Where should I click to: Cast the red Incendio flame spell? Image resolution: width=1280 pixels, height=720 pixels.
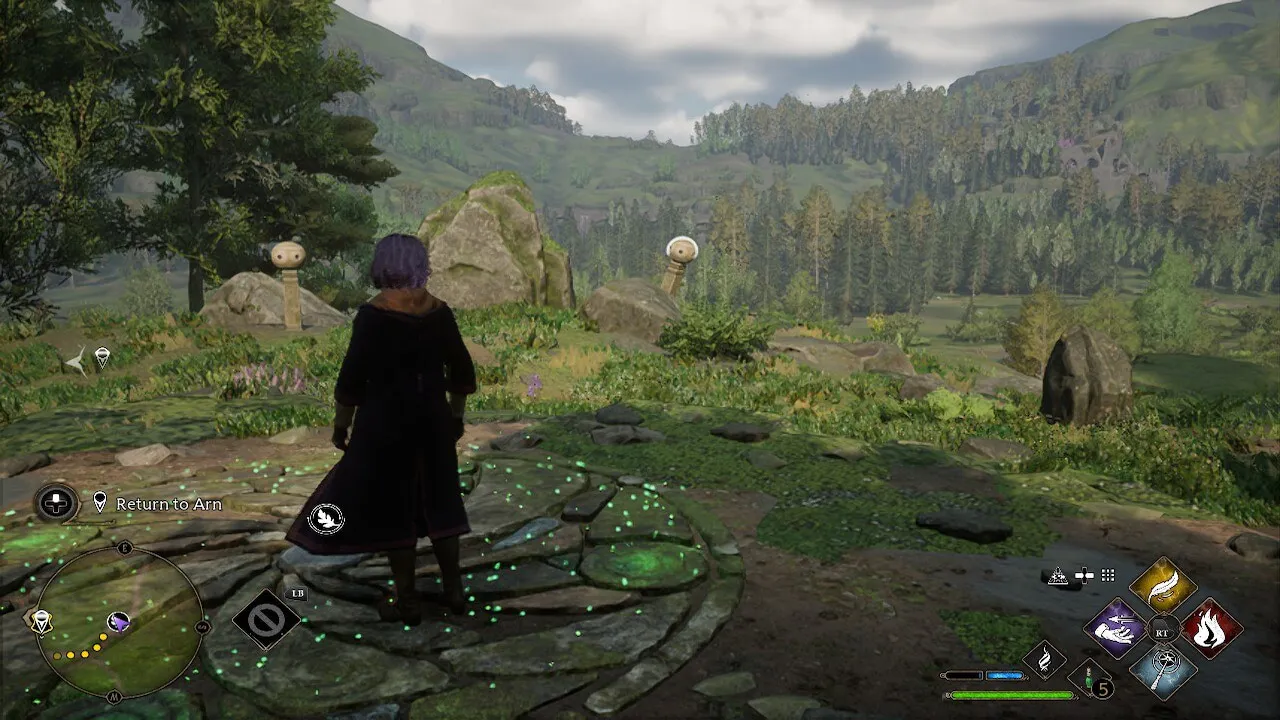tap(1211, 629)
